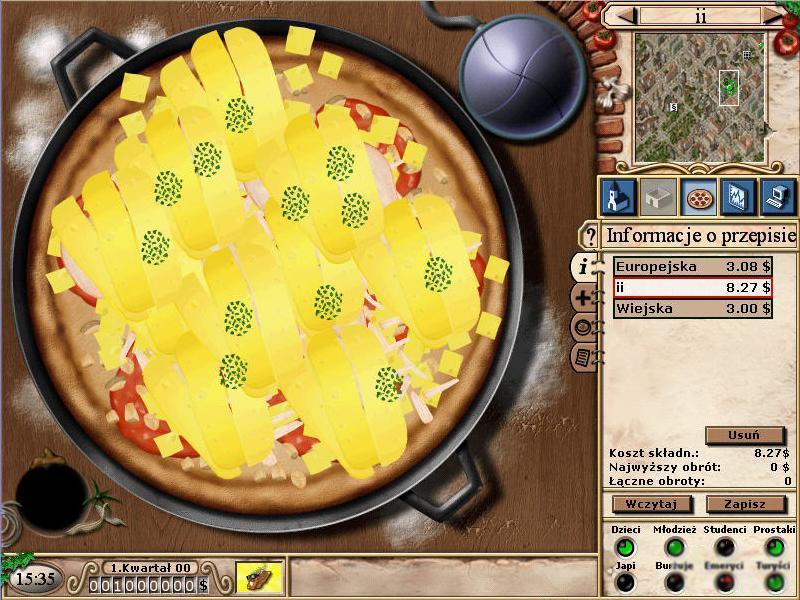800x600 pixels.
Task: Open the city building view icon
Action: point(617,197)
